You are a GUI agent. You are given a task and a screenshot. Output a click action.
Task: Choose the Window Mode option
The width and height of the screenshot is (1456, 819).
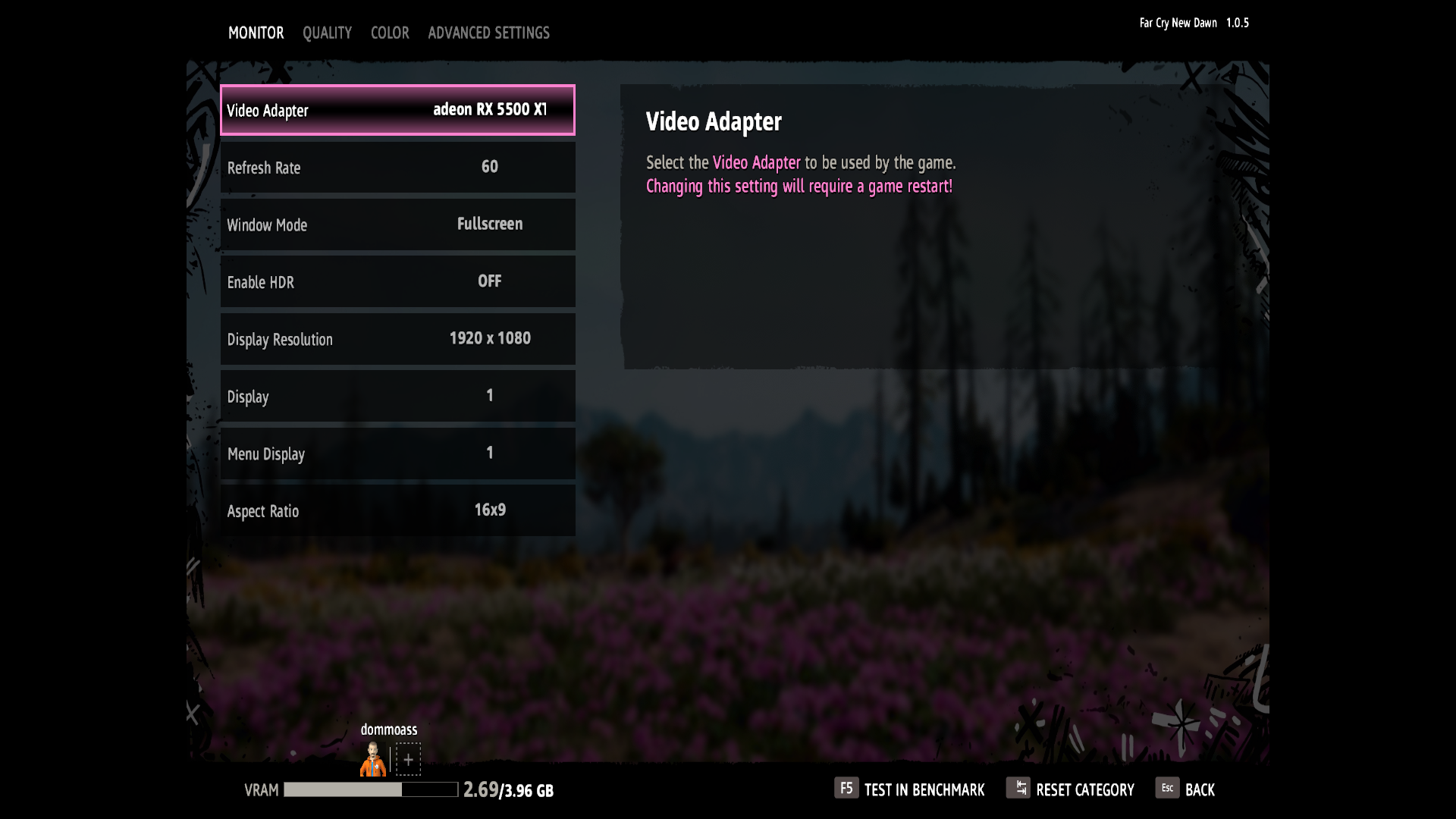click(x=397, y=224)
